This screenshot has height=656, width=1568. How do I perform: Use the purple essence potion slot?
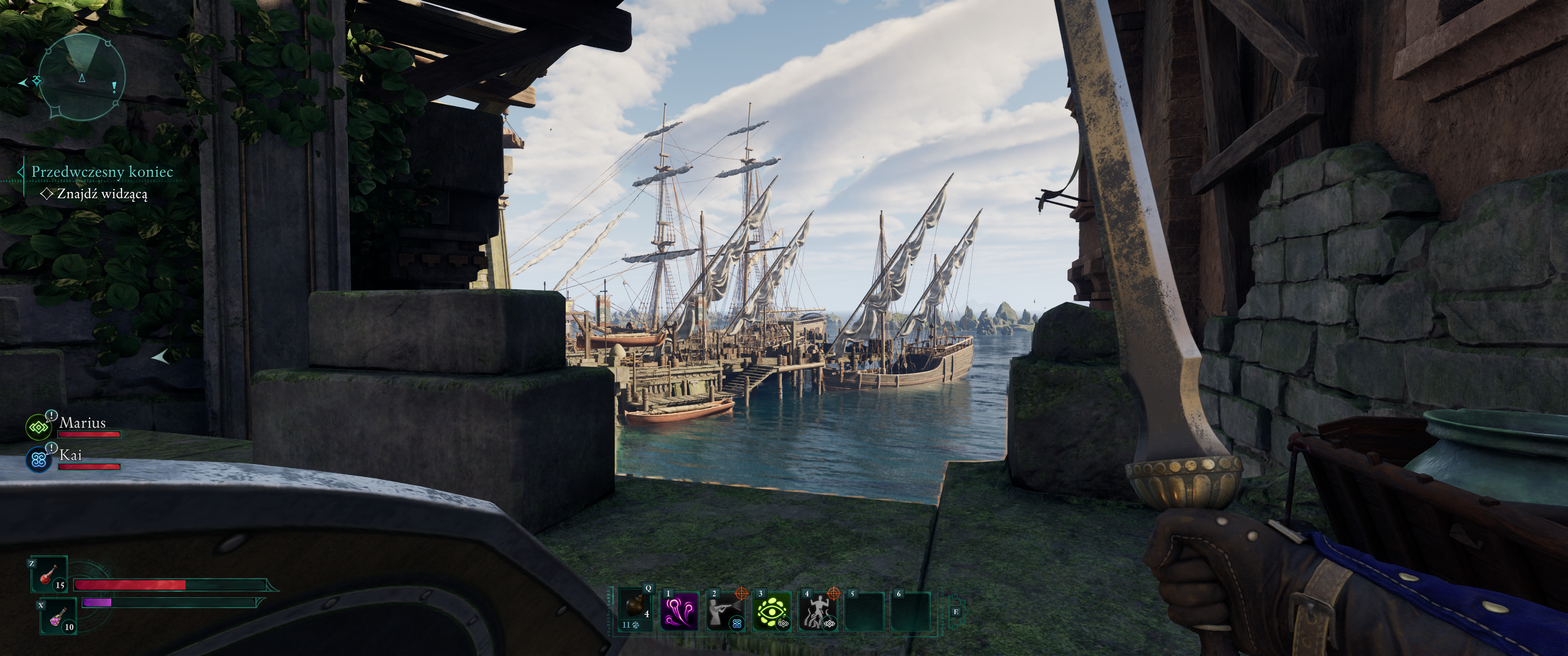[58, 616]
